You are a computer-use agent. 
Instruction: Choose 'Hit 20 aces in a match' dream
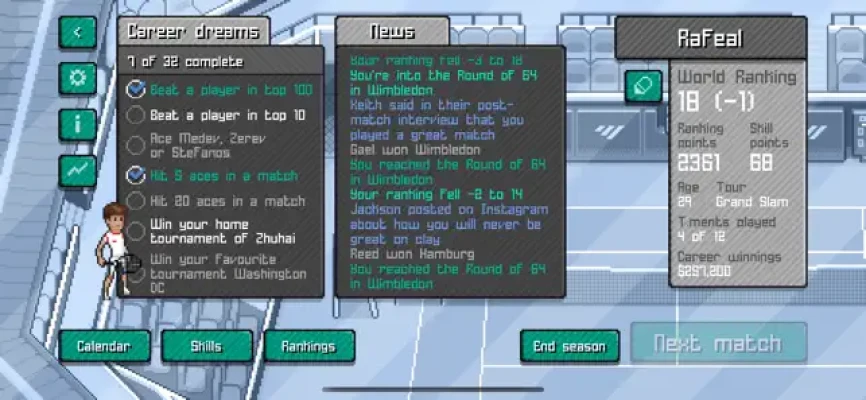pos(227,201)
